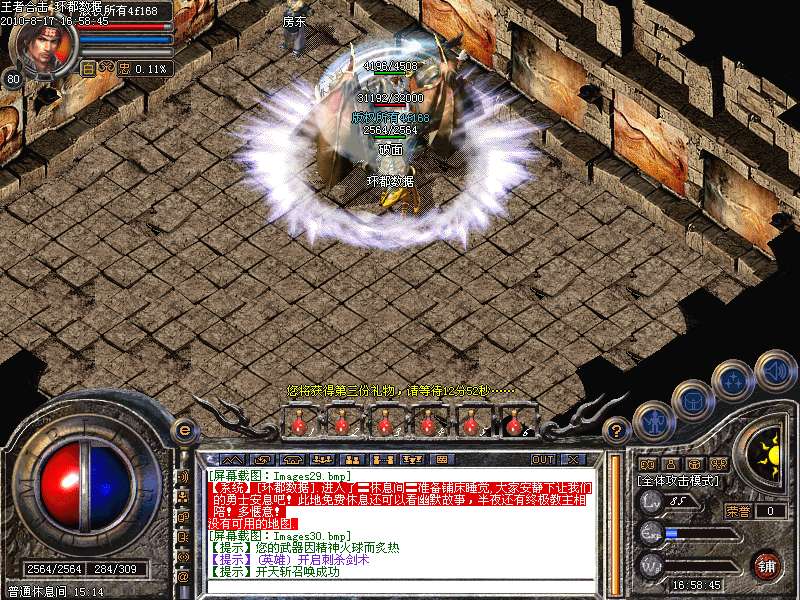Use the red potion in belt slot 1
800x600 pixels.
pyautogui.click(x=298, y=424)
